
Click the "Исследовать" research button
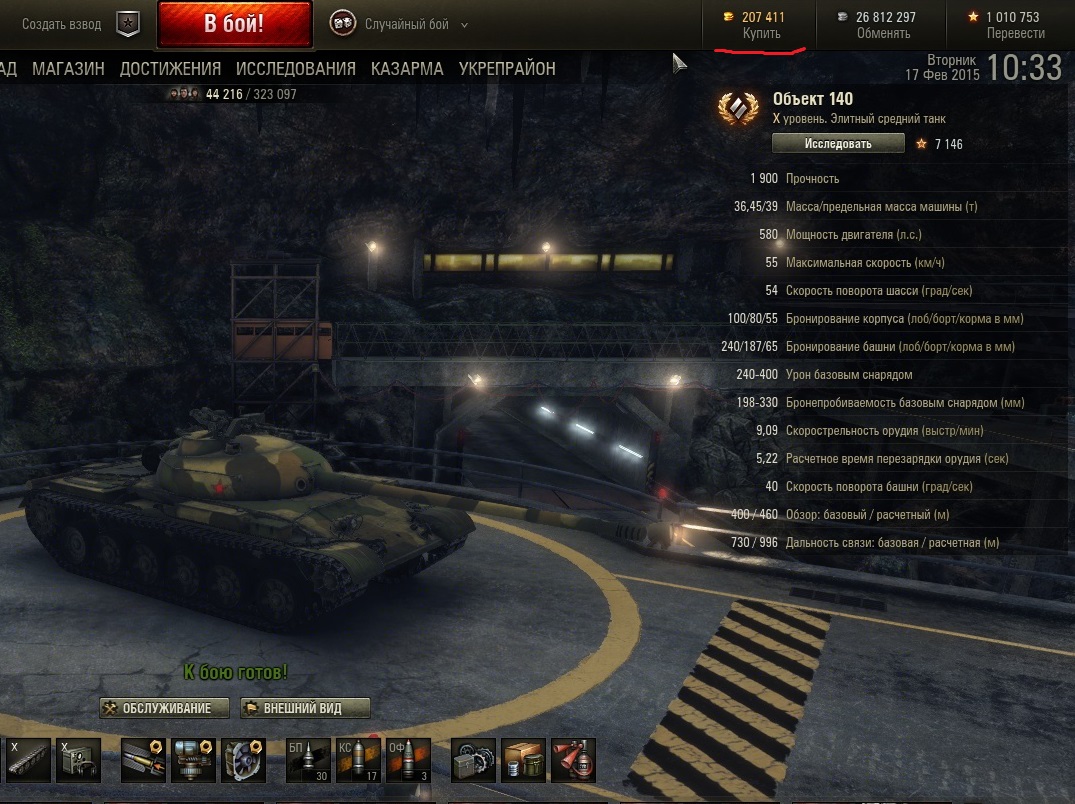(x=838, y=144)
